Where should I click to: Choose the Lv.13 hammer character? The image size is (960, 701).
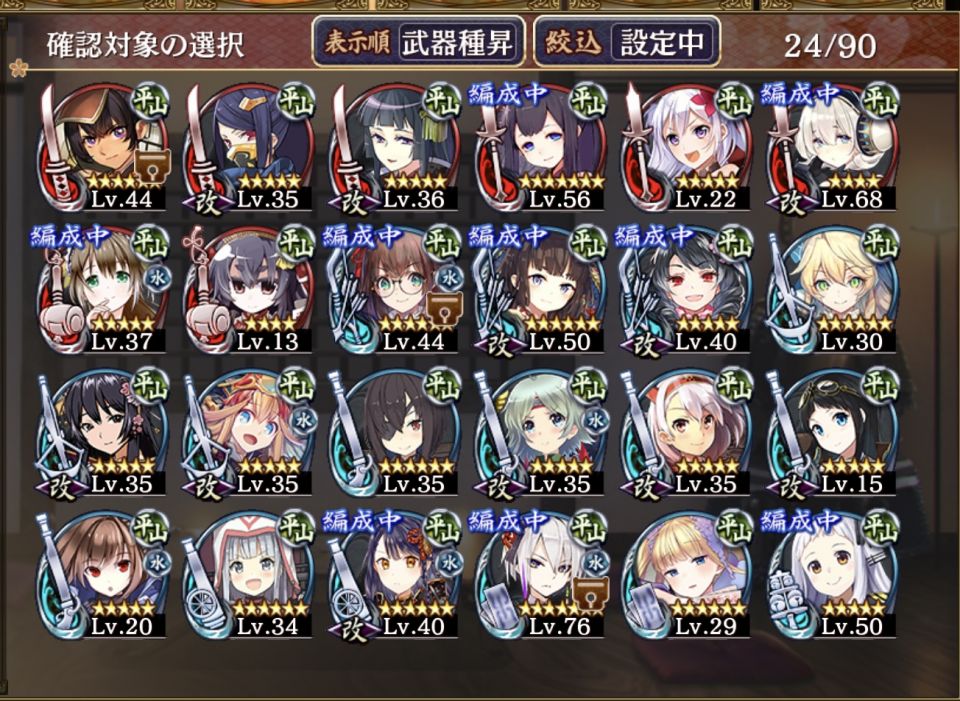click(x=248, y=291)
